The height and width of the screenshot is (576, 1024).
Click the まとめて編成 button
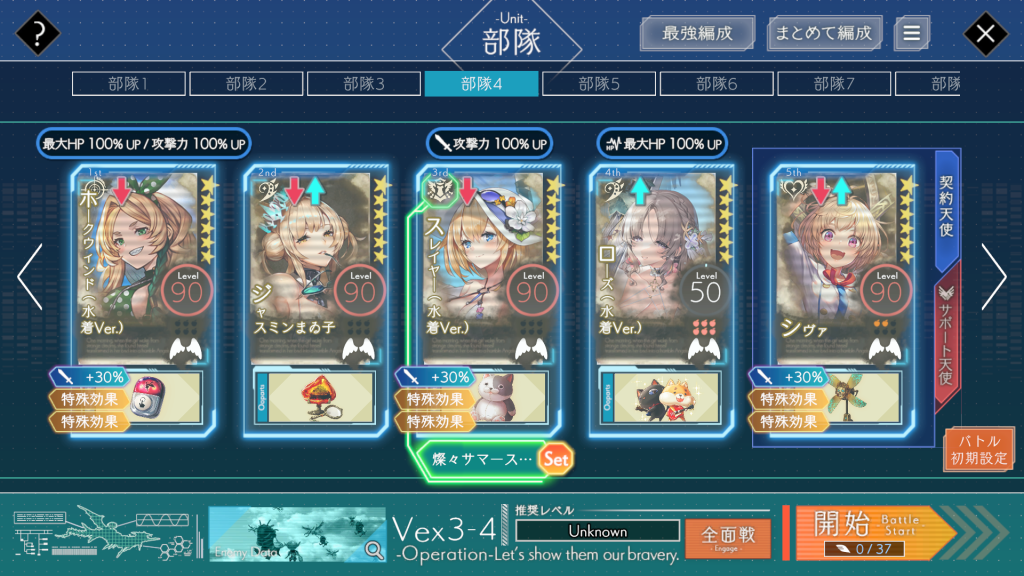pyautogui.click(x=825, y=33)
